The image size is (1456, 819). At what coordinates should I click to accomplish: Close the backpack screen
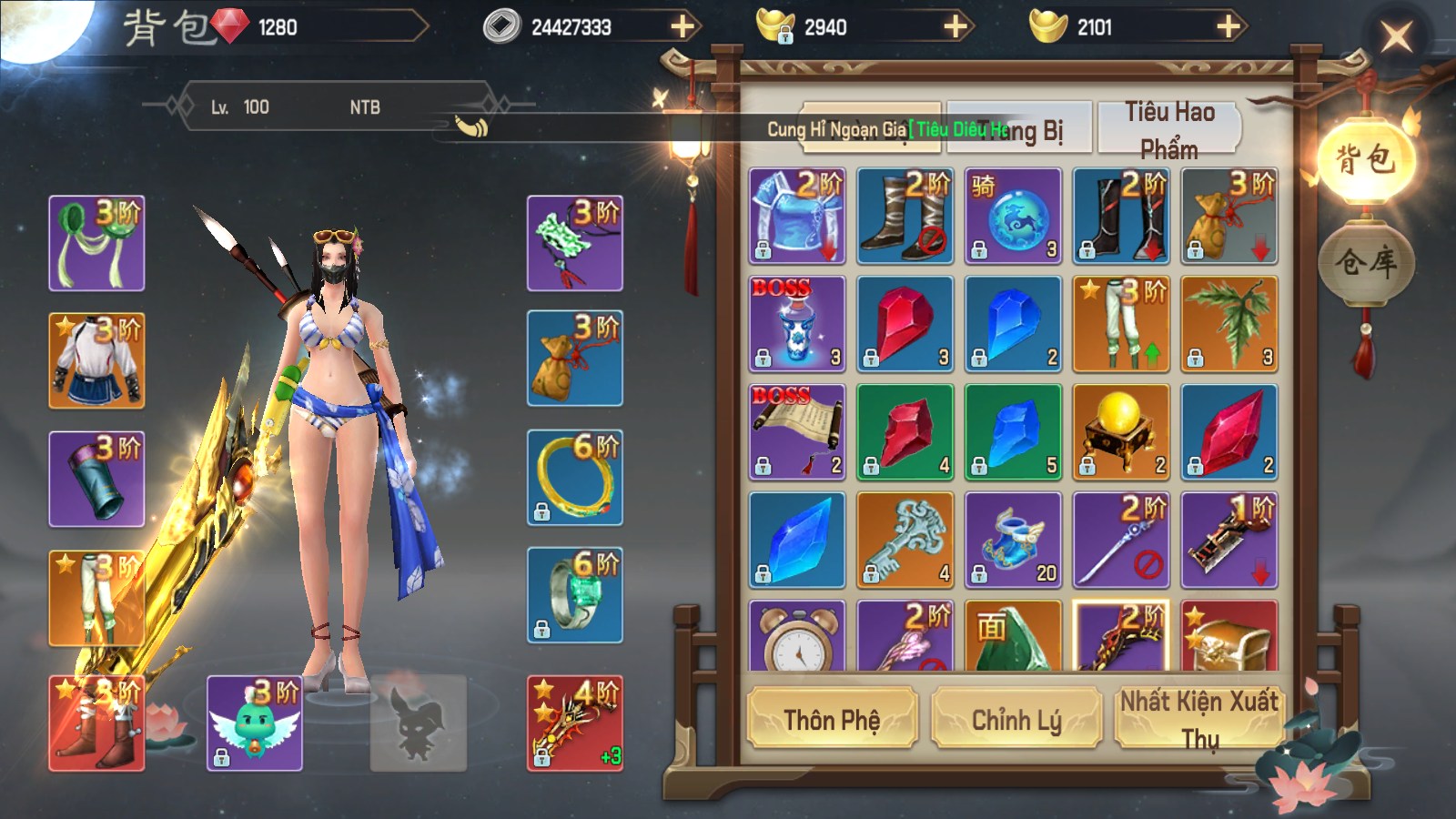(1396, 37)
